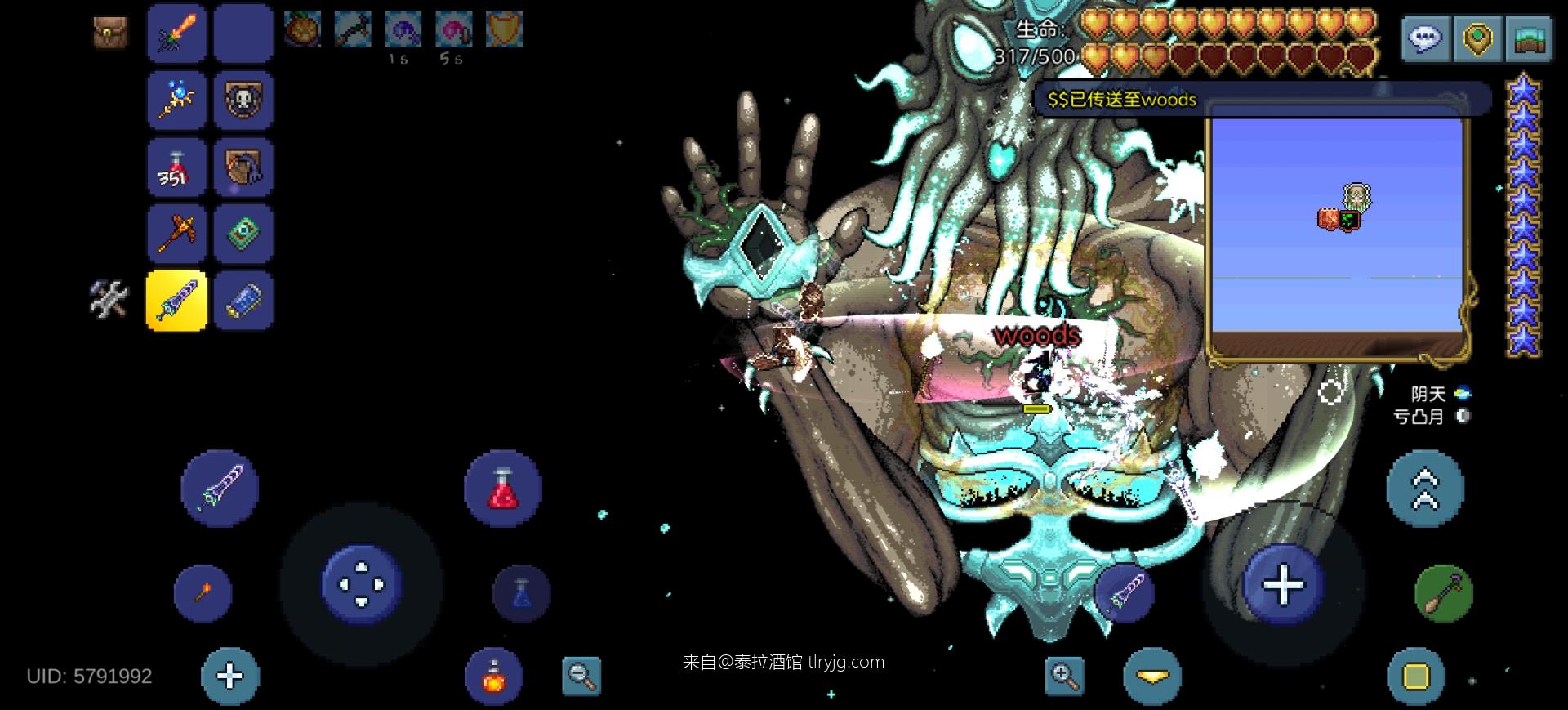Select the blue scroll hotbar slot
This screenshot has width=1568, height=710.
pos(243,301)
